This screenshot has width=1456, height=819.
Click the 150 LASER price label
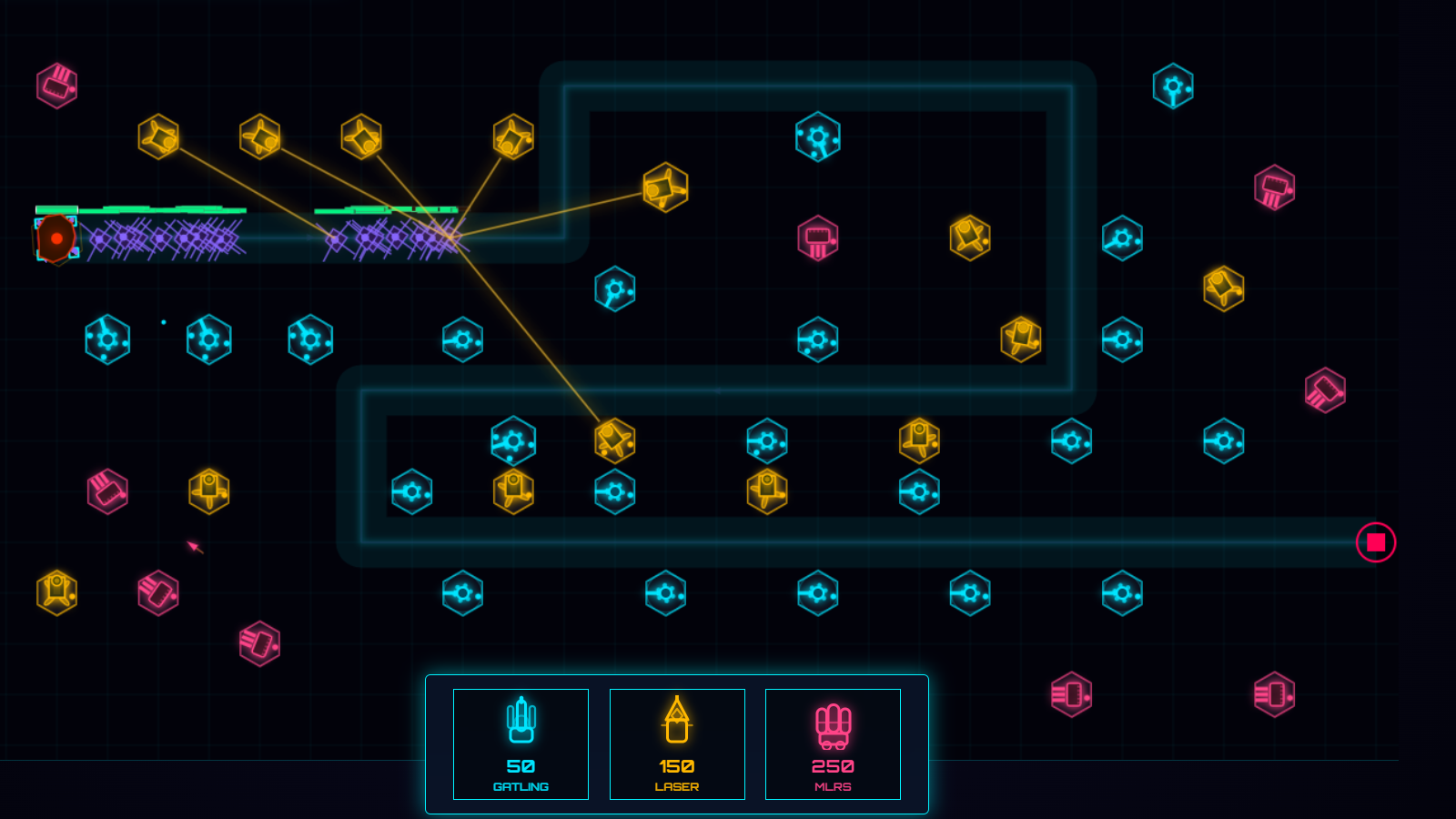pyautogui.click(x=677, y=769)
